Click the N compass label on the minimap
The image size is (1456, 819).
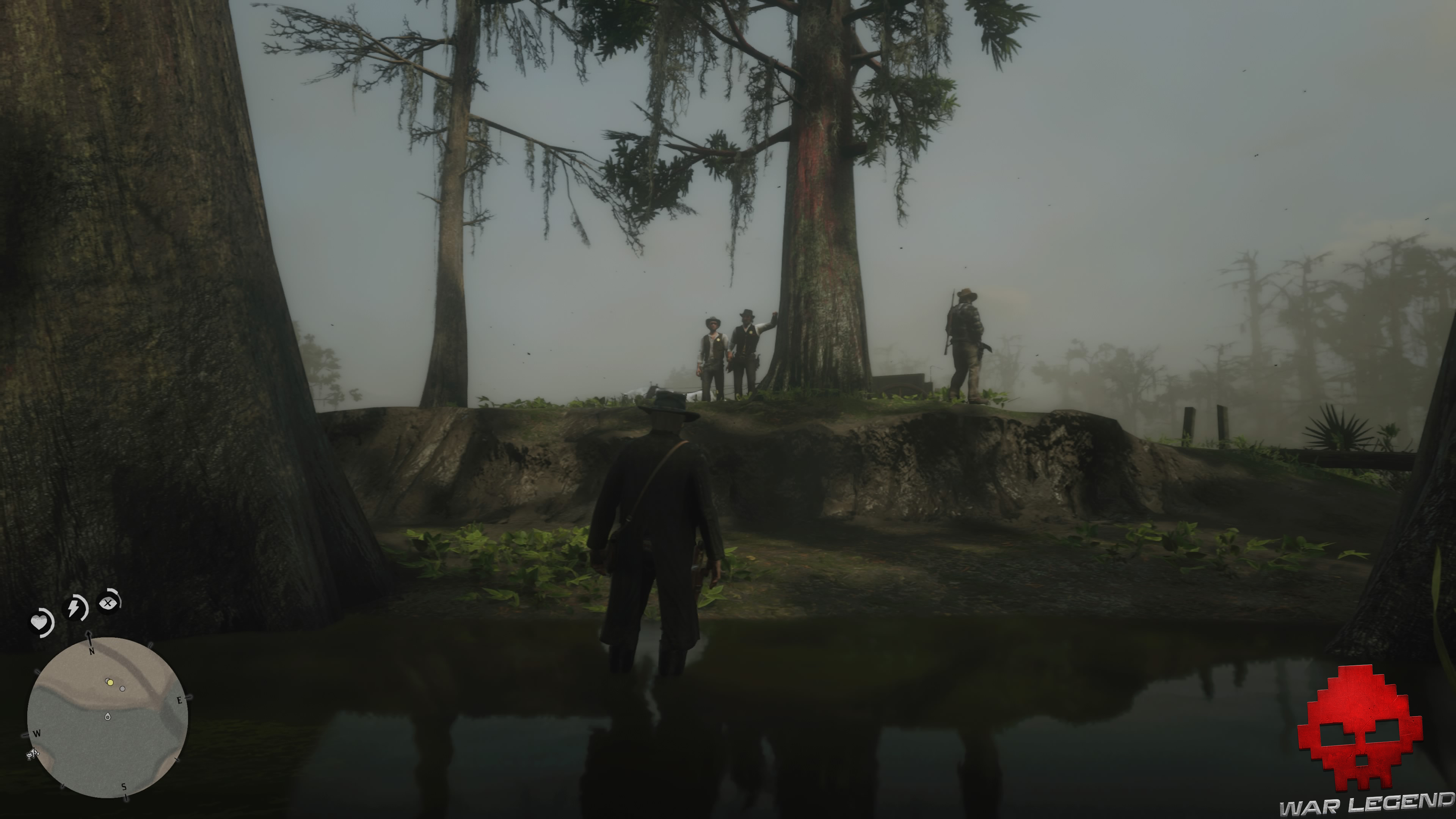tap(91, 652)
